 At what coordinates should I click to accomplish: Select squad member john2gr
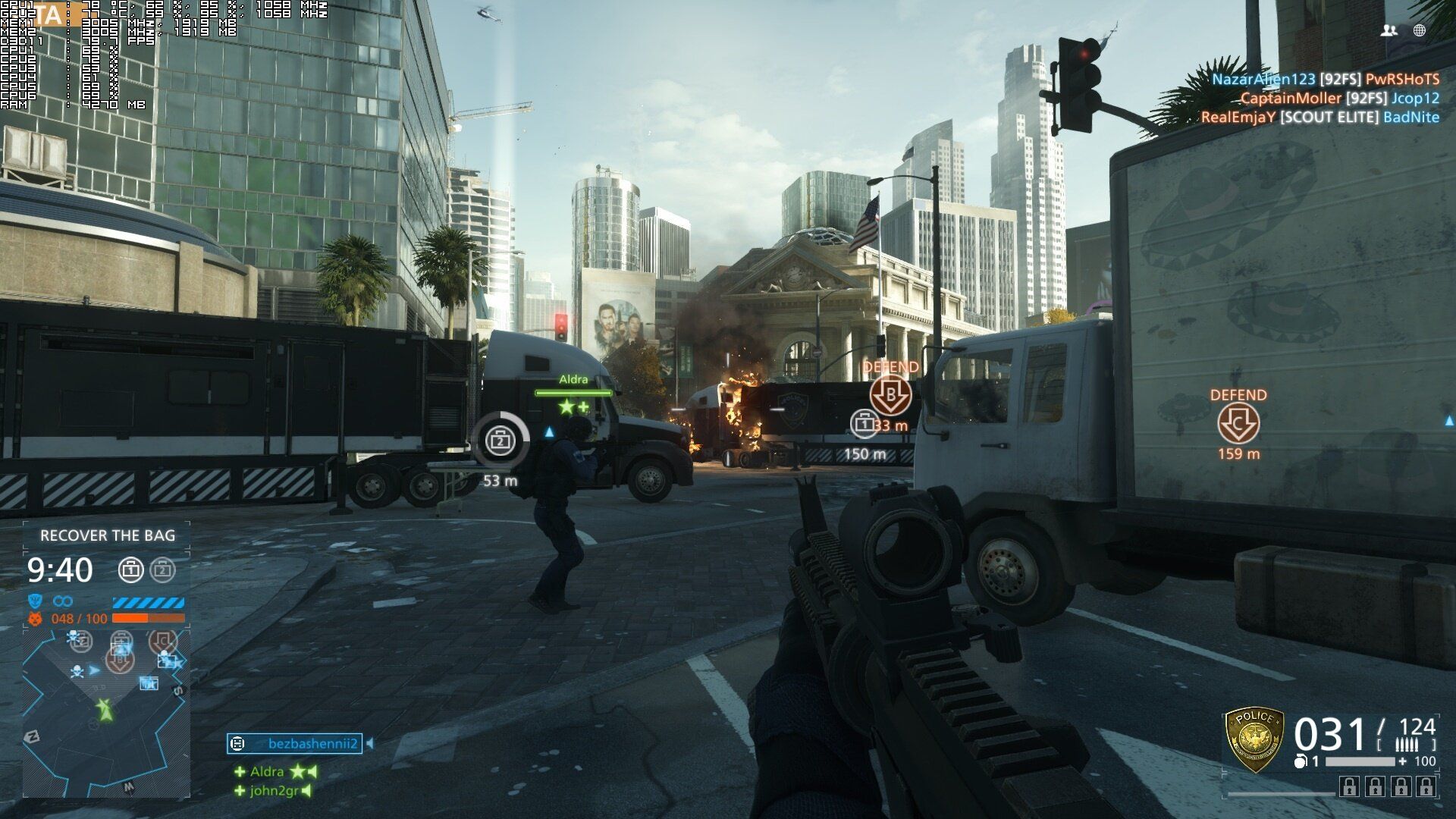[274, 791]
